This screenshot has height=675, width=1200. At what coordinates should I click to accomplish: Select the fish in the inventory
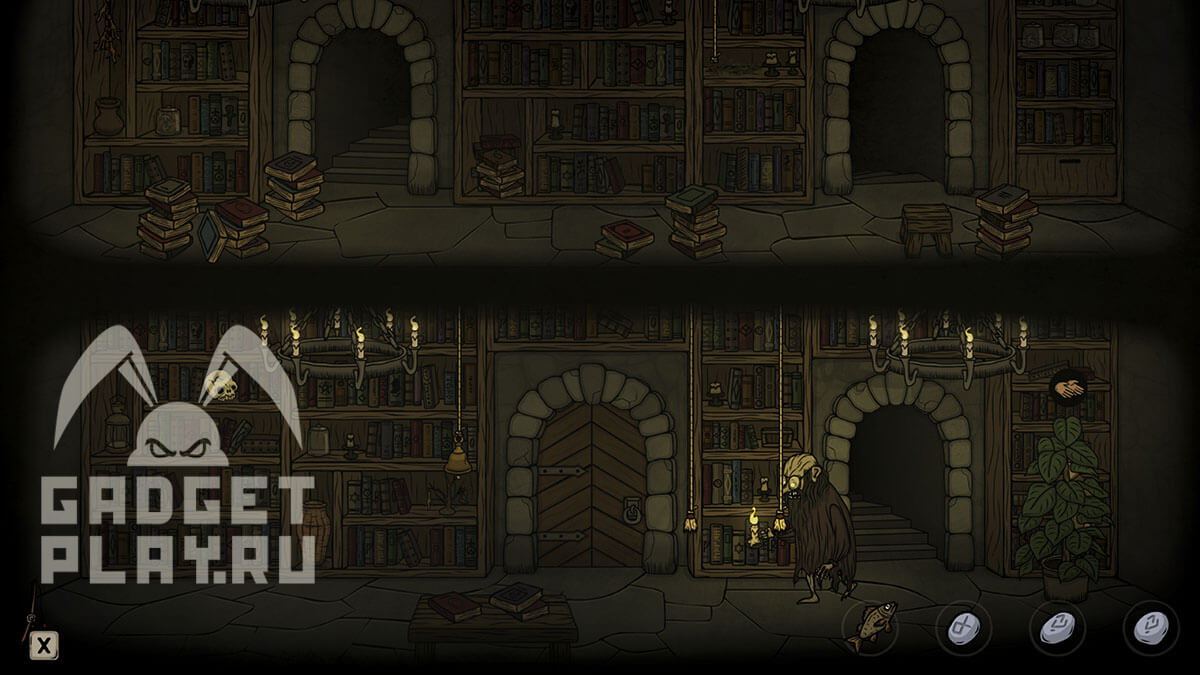(870, 628)
